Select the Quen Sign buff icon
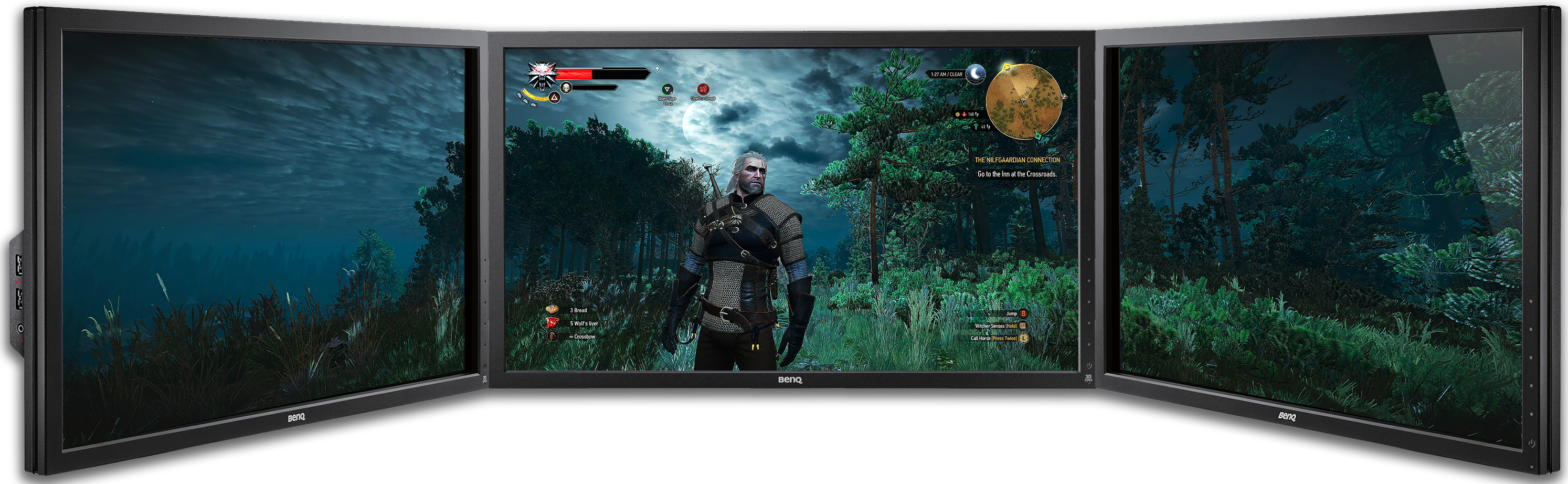Image resolution: width=1568 pixels, height=484 pixels. pos(667,89)
